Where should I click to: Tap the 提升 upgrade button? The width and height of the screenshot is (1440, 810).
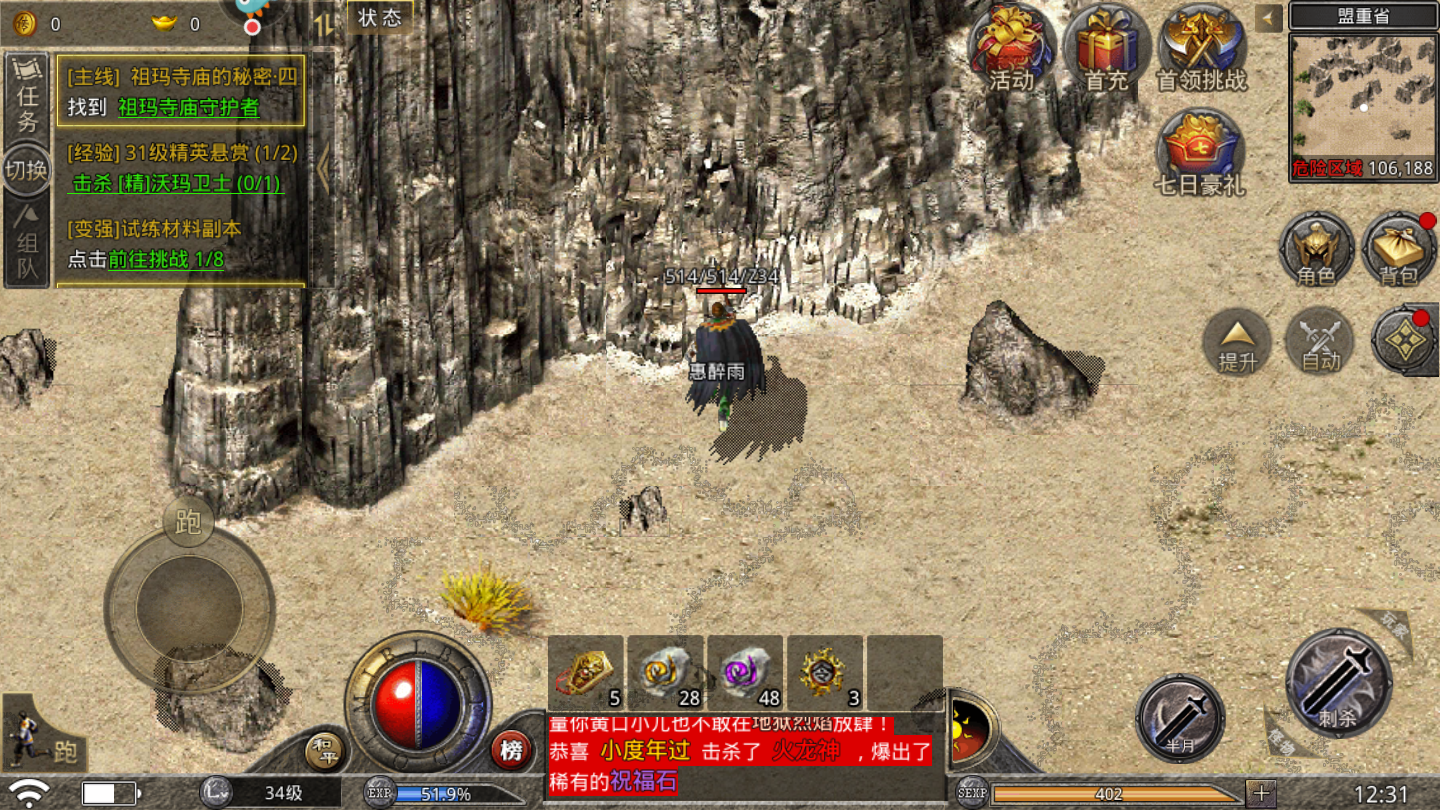1237,341
